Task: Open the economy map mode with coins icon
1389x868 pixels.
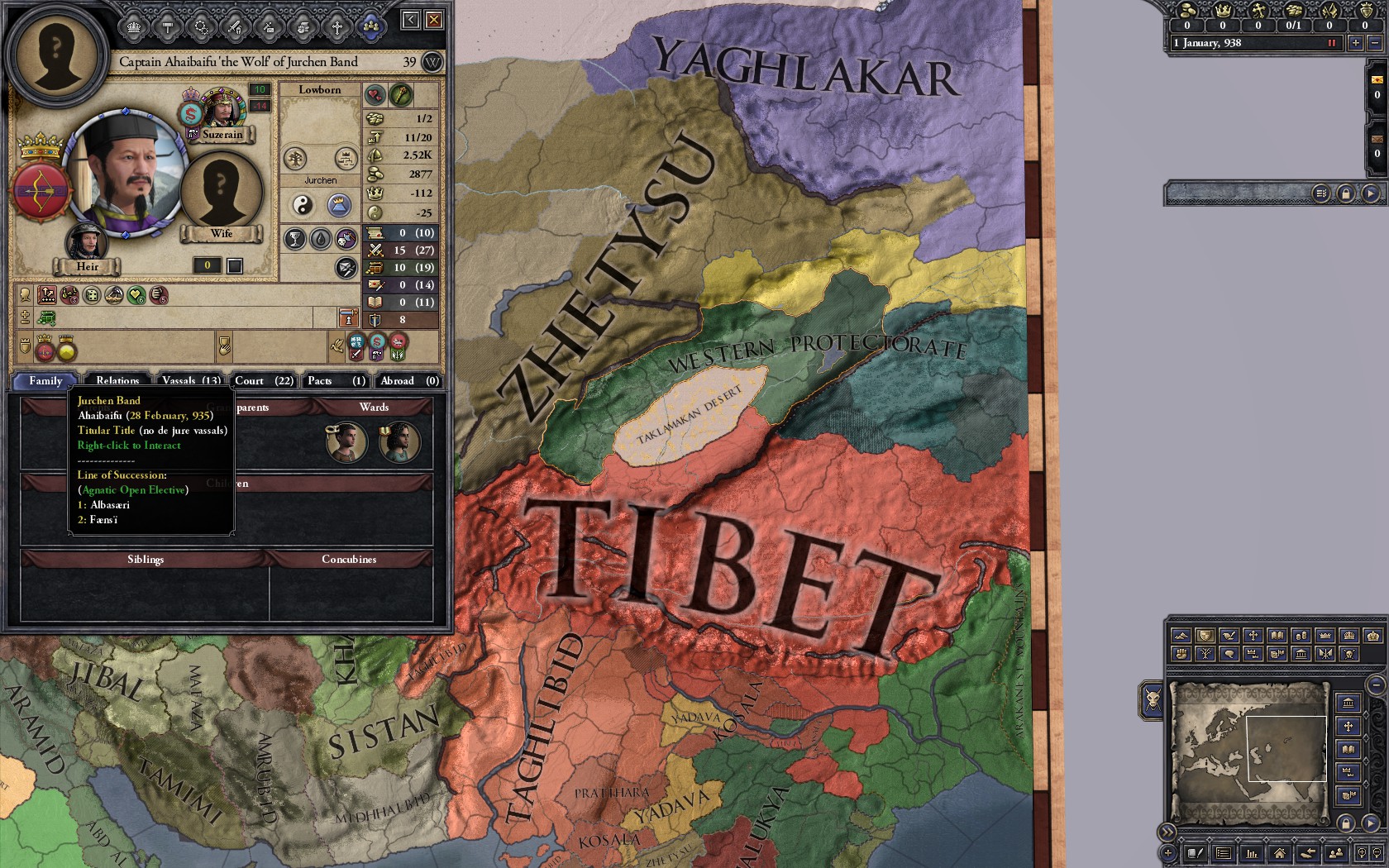Action: click(1301, 637)
